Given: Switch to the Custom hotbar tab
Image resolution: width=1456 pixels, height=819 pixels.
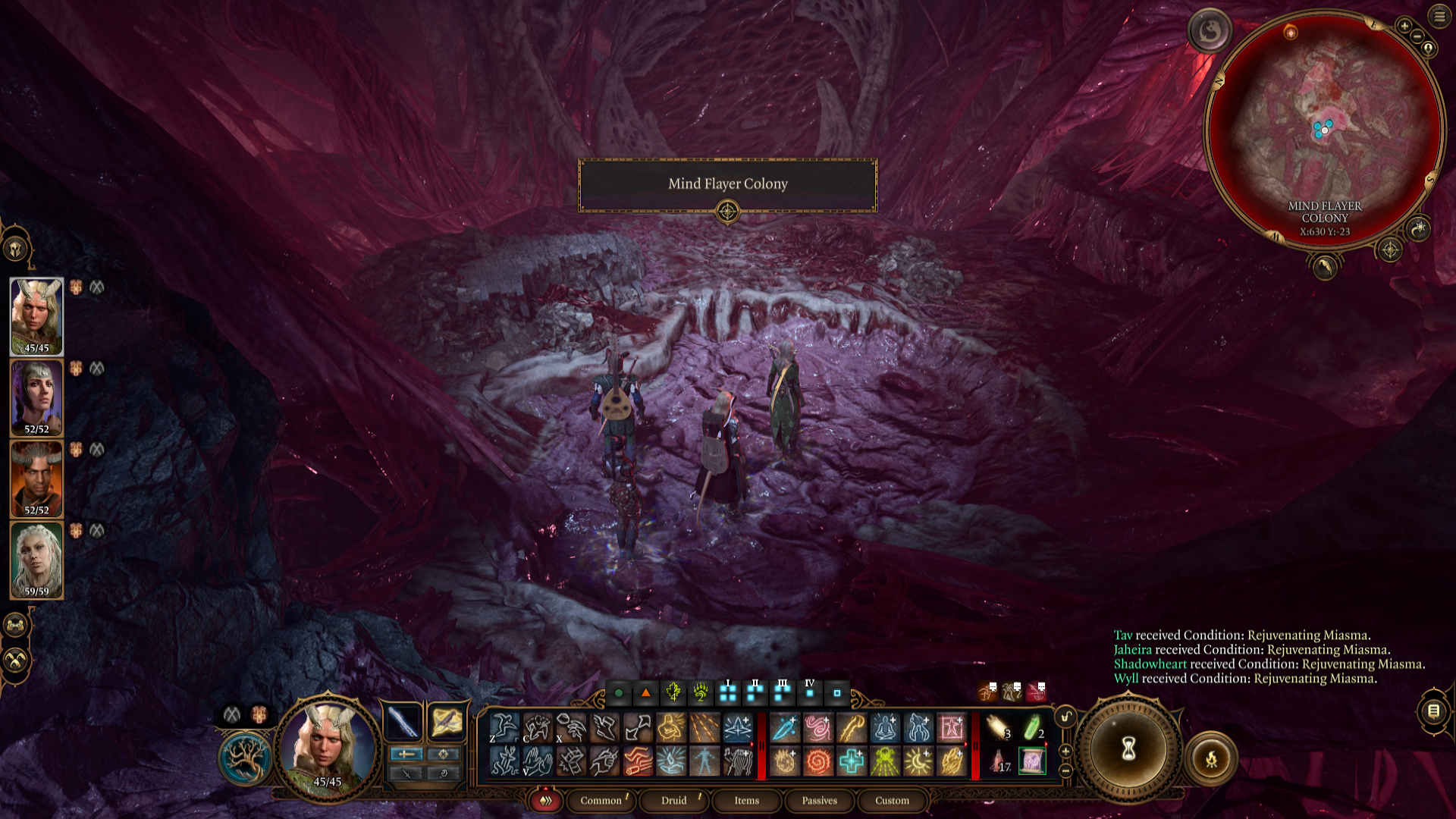Looking at the screenshot, I should [x=892, y=800].
